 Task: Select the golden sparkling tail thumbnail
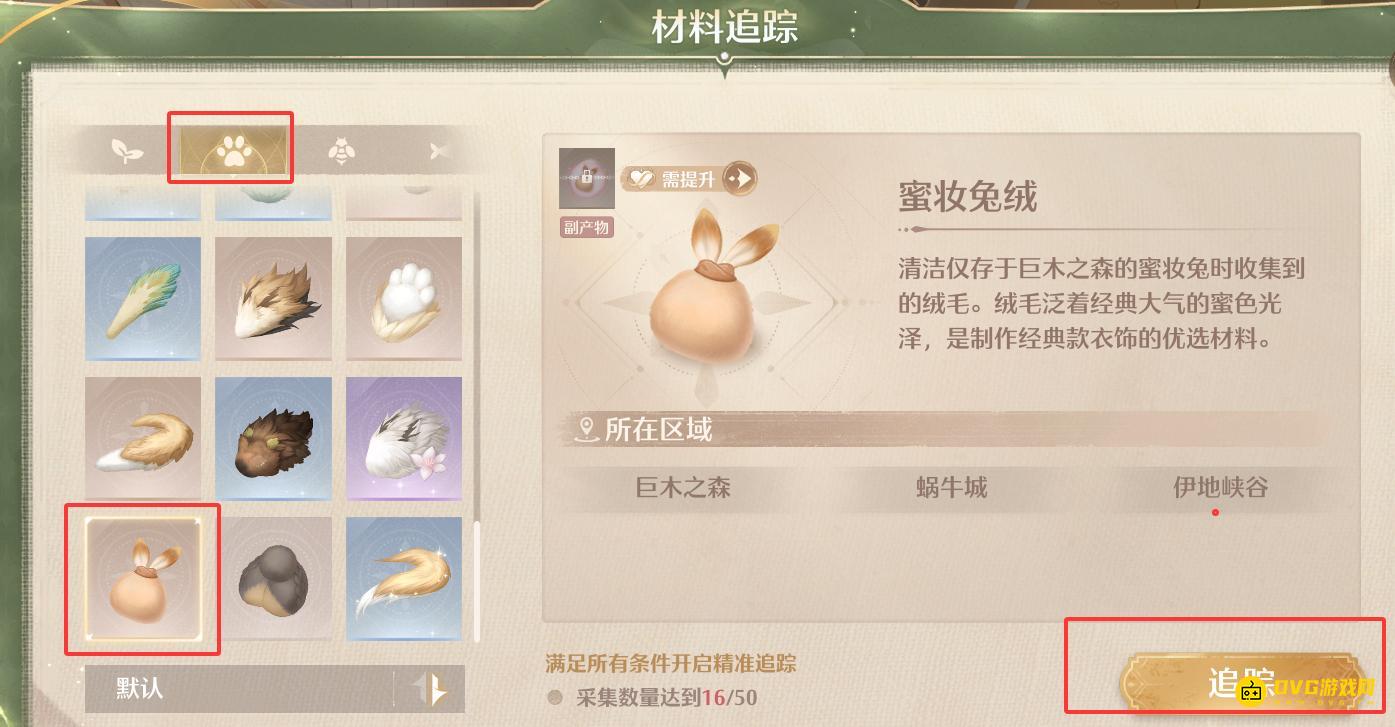click(x=404, y=578)
